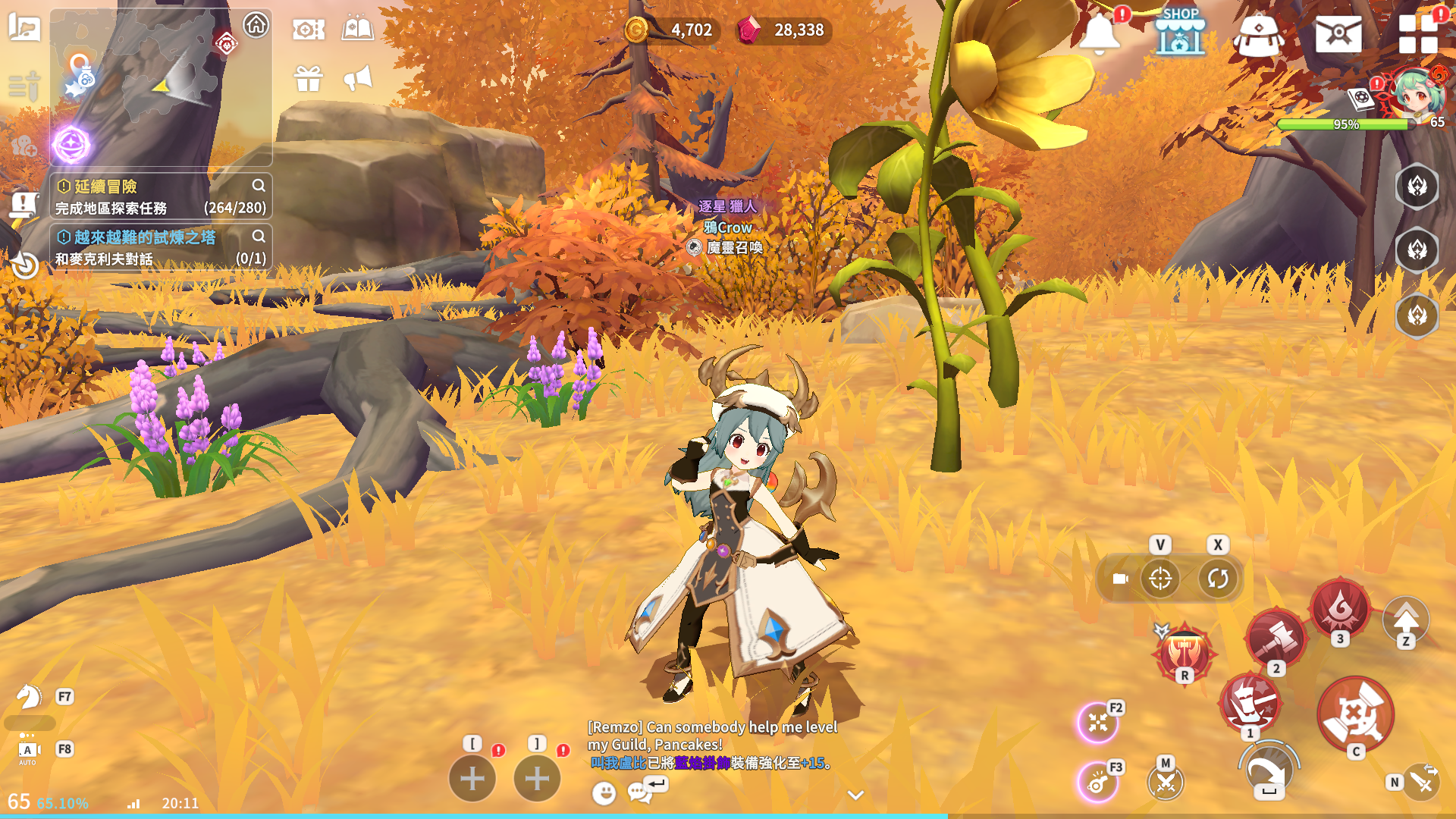
Task: Open the emoji smiley button
Action: [604, 793]
